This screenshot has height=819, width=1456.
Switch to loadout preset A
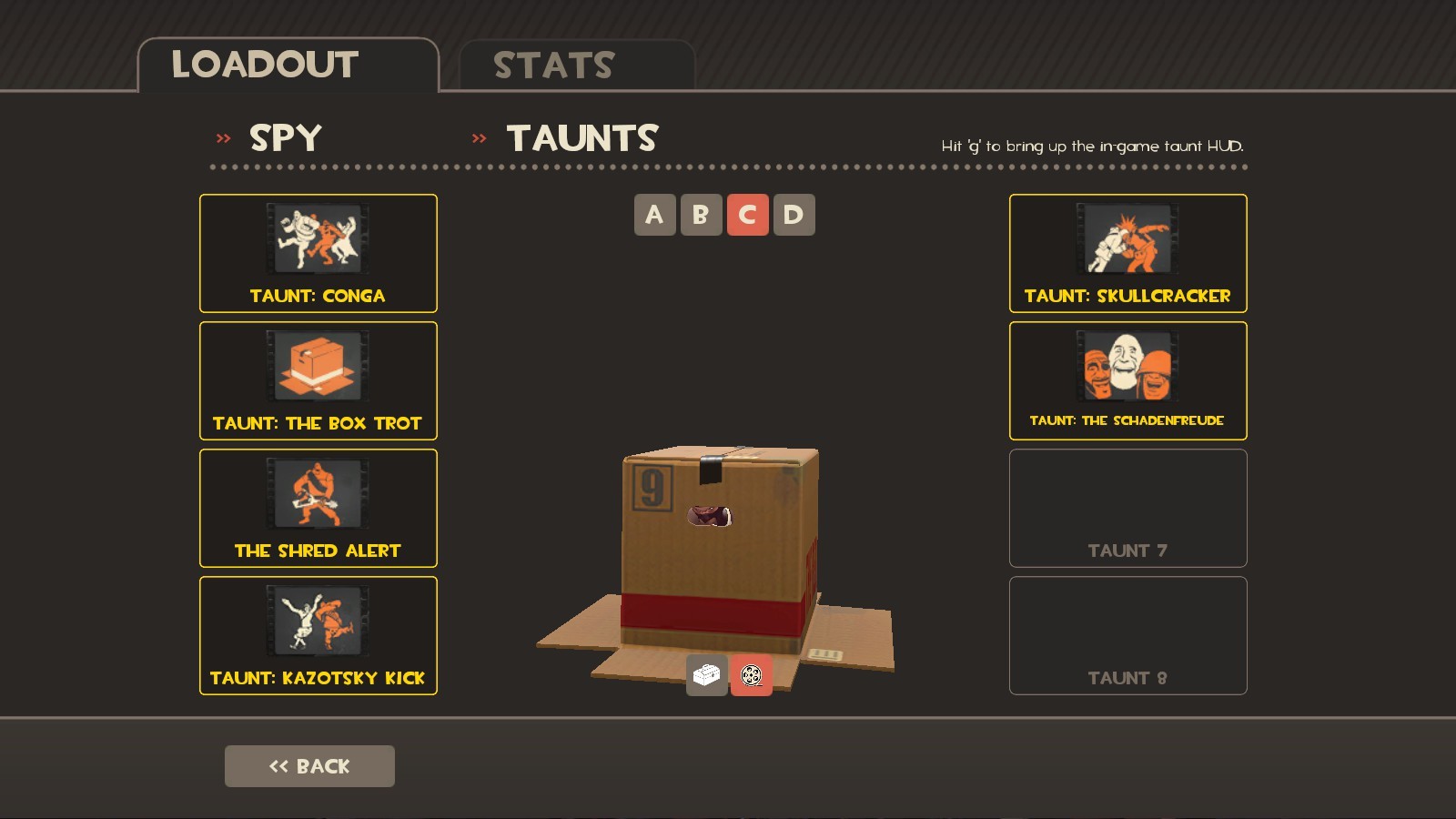653,215
